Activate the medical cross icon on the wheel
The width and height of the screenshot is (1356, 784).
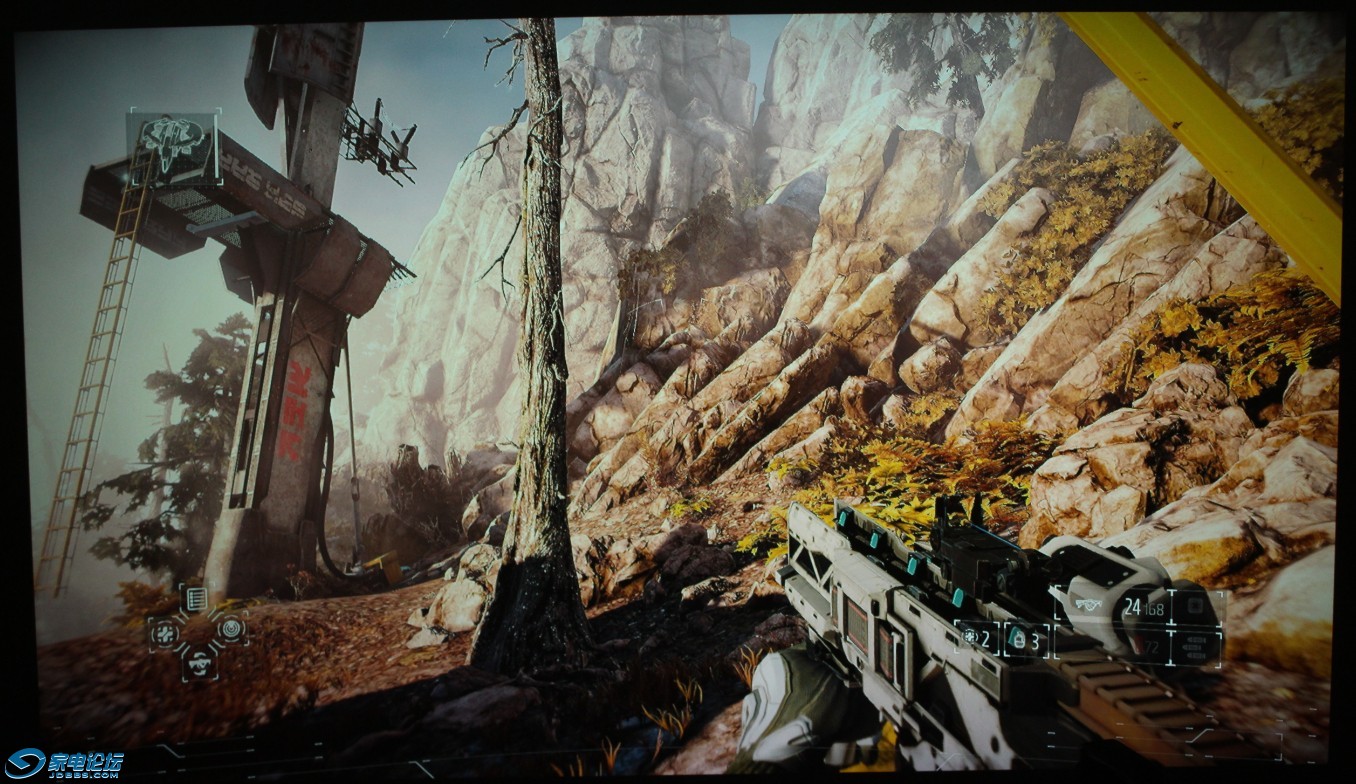click(x=165, y=632)
